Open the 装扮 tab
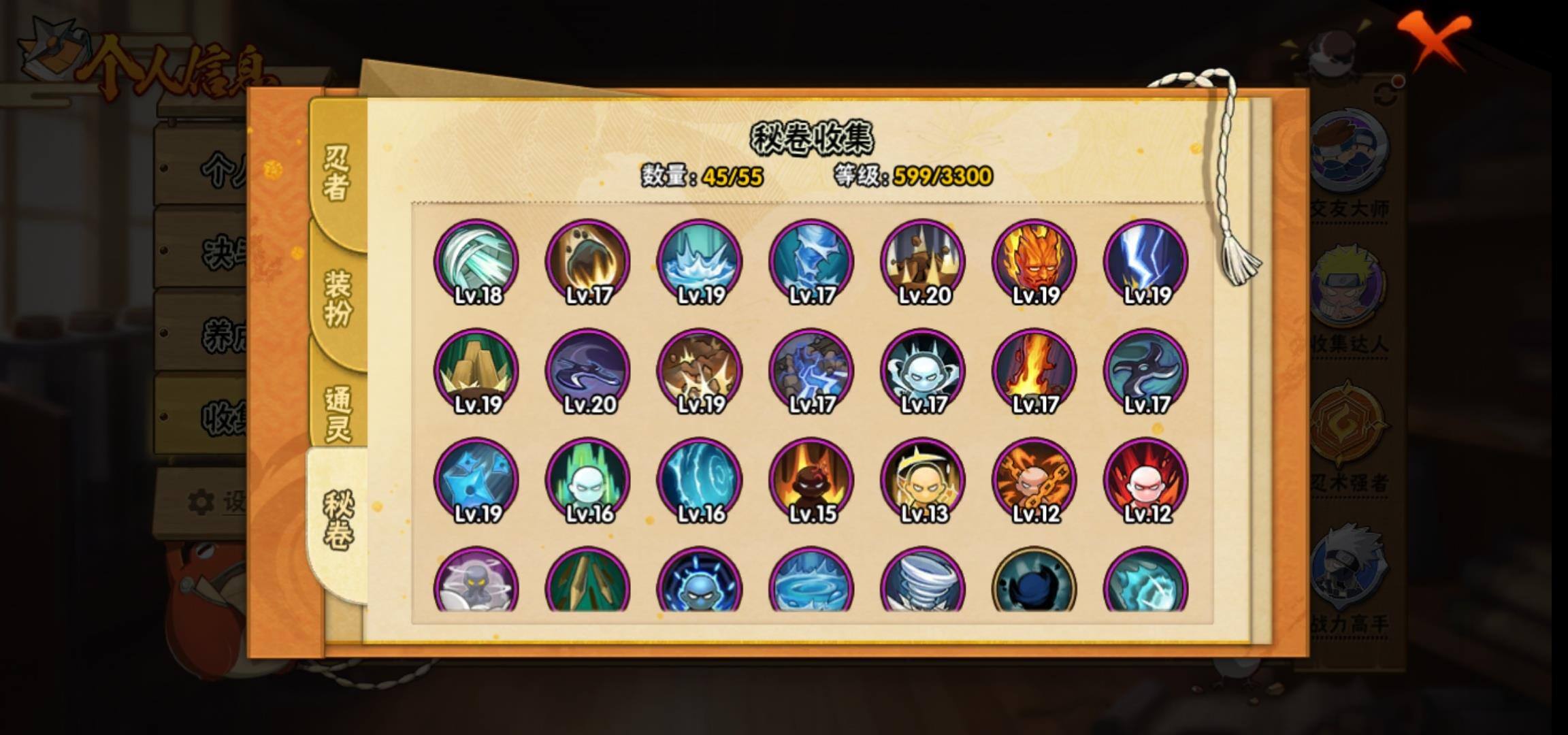Image resolution: width=1568 pixels, height=735 pixels. pyautogui.click(x=338, y=297)
